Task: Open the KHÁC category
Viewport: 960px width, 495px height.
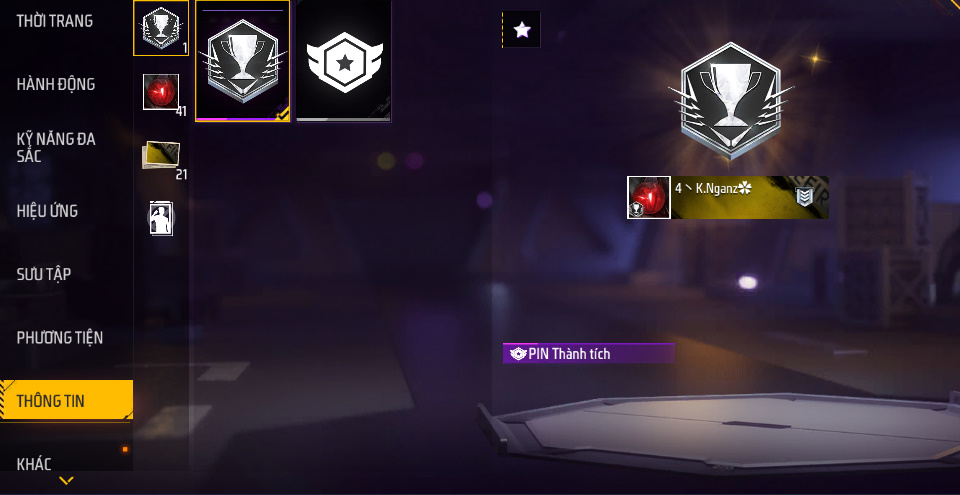Action: point(34,464)
